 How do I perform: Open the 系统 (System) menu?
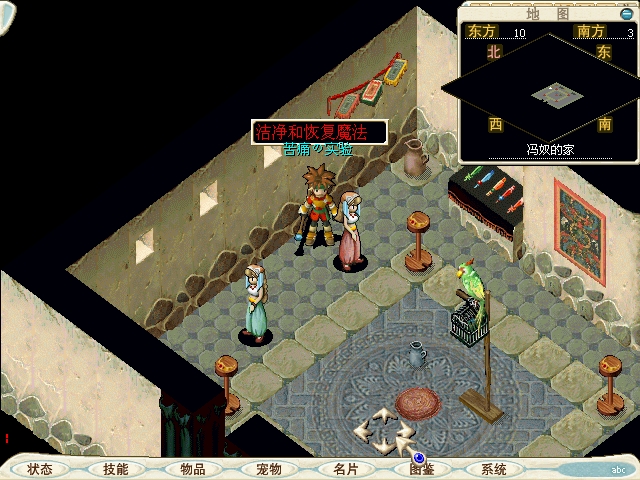tap(494, 469)
